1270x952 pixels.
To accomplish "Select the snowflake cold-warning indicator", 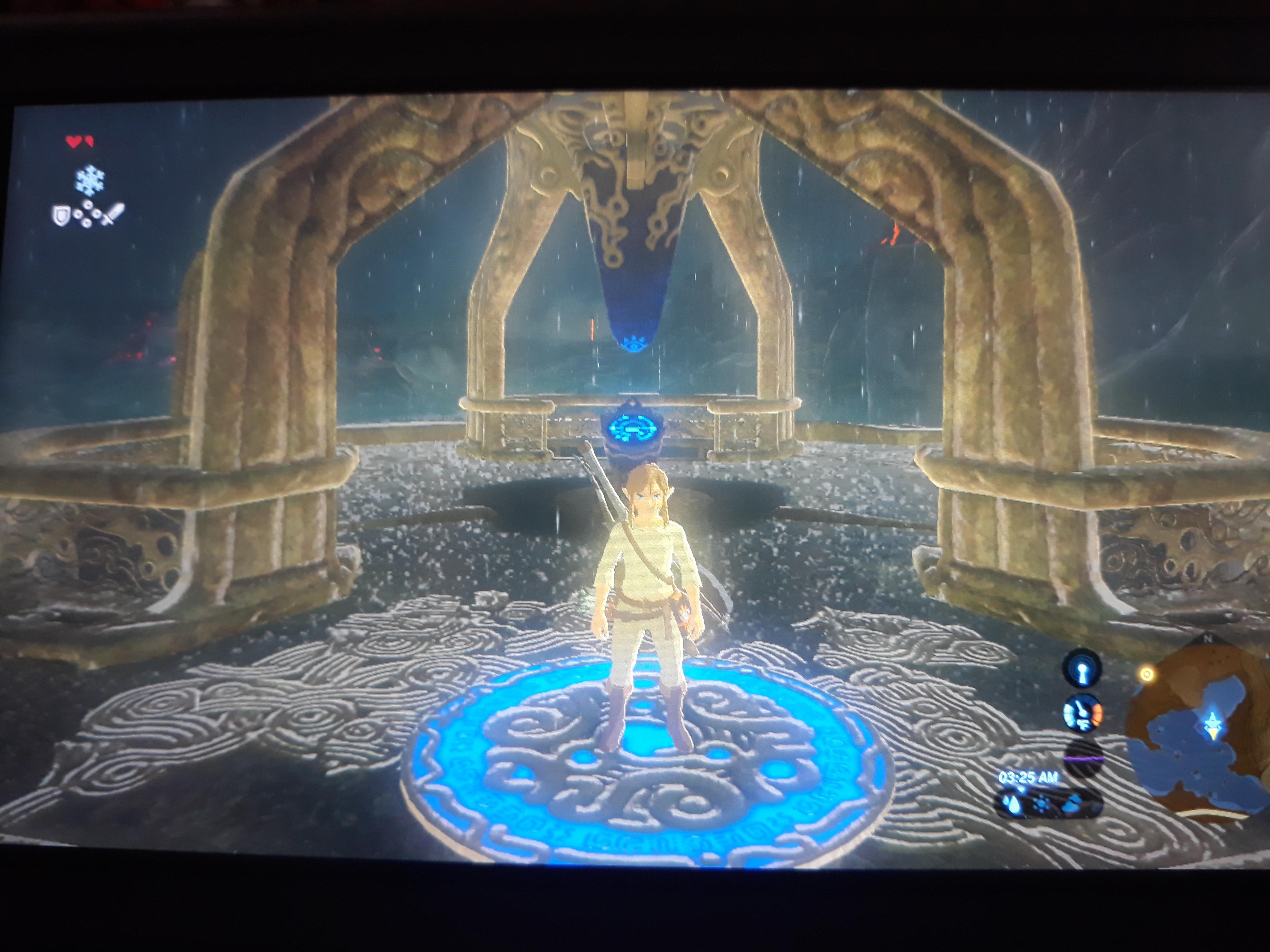I will point(90,180).
